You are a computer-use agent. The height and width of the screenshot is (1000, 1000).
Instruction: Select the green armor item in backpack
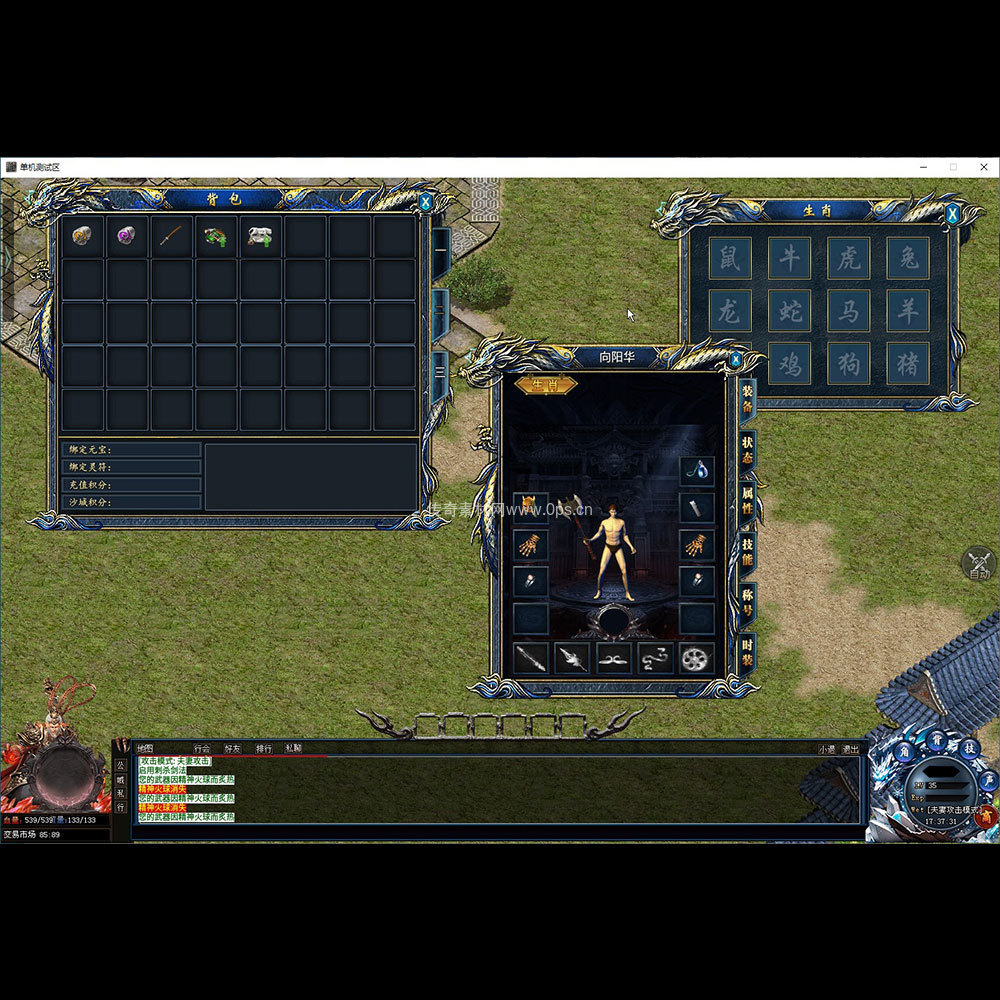(215, 236)
